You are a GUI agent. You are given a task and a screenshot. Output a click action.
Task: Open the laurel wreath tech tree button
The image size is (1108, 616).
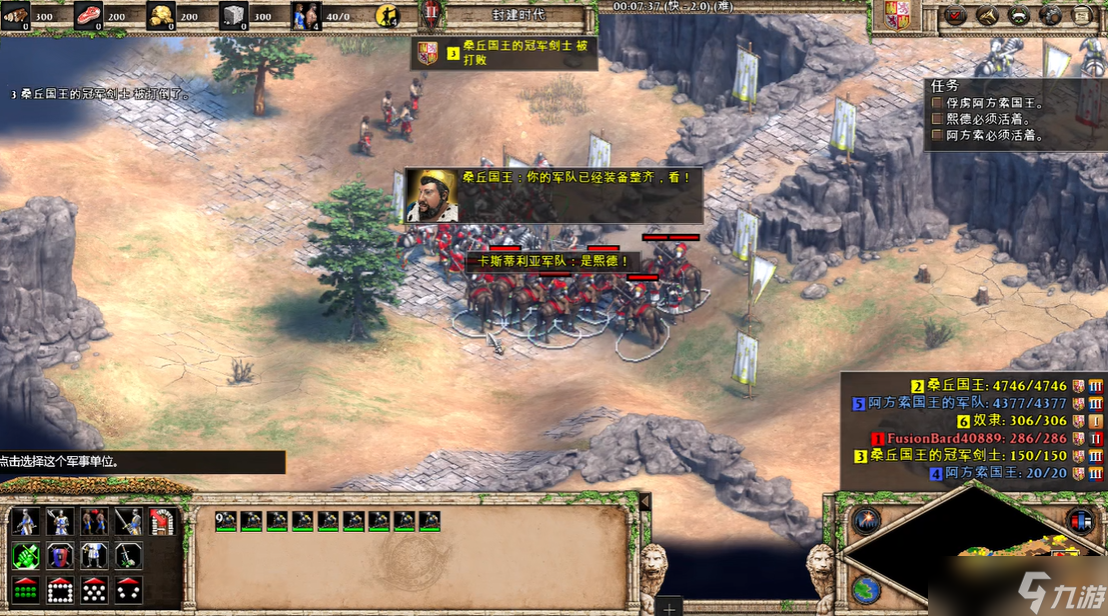(x=1019, y=15)
